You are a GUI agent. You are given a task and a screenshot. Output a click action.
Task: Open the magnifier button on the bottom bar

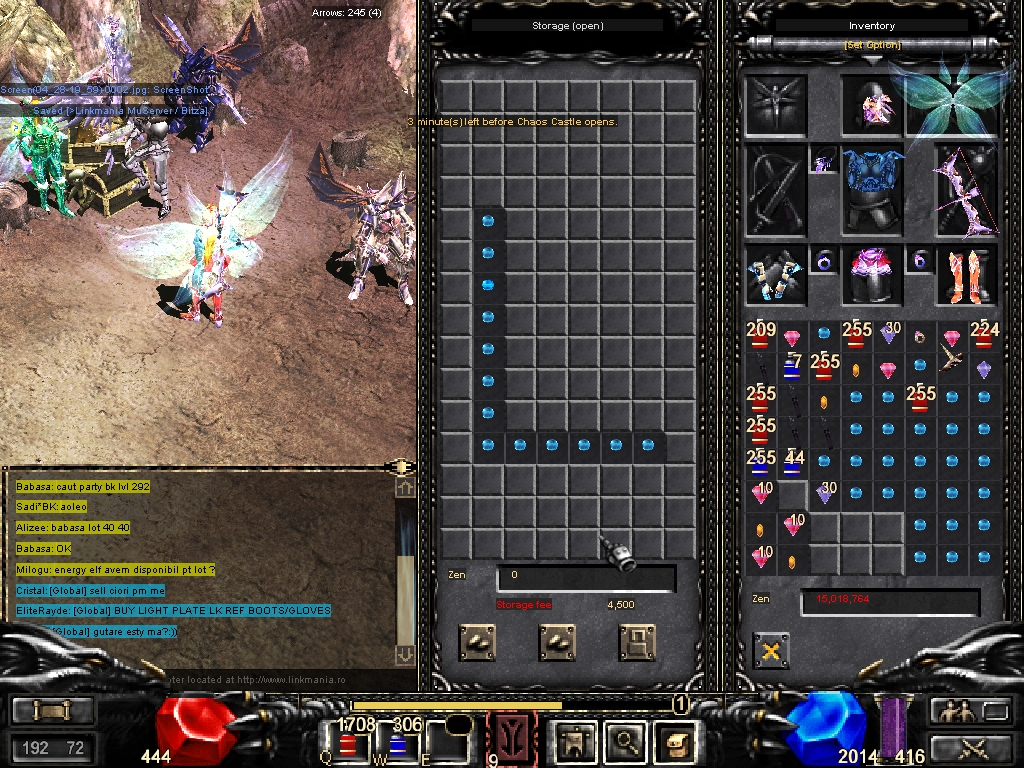[626, 741]
